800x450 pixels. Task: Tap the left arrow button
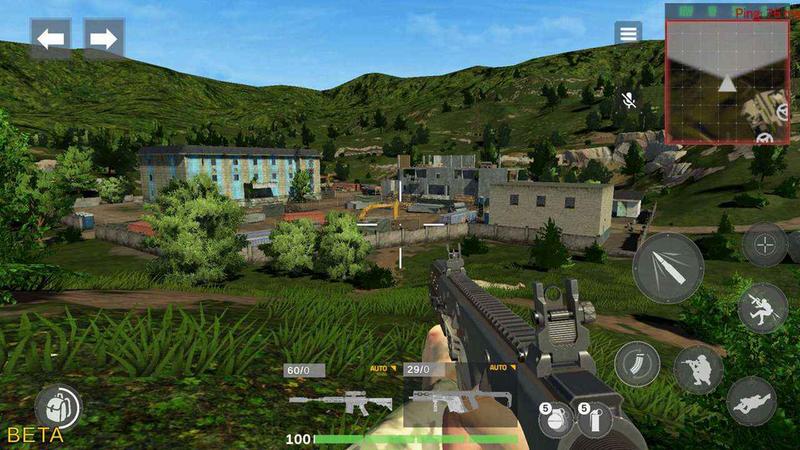[x=50, y=39]
